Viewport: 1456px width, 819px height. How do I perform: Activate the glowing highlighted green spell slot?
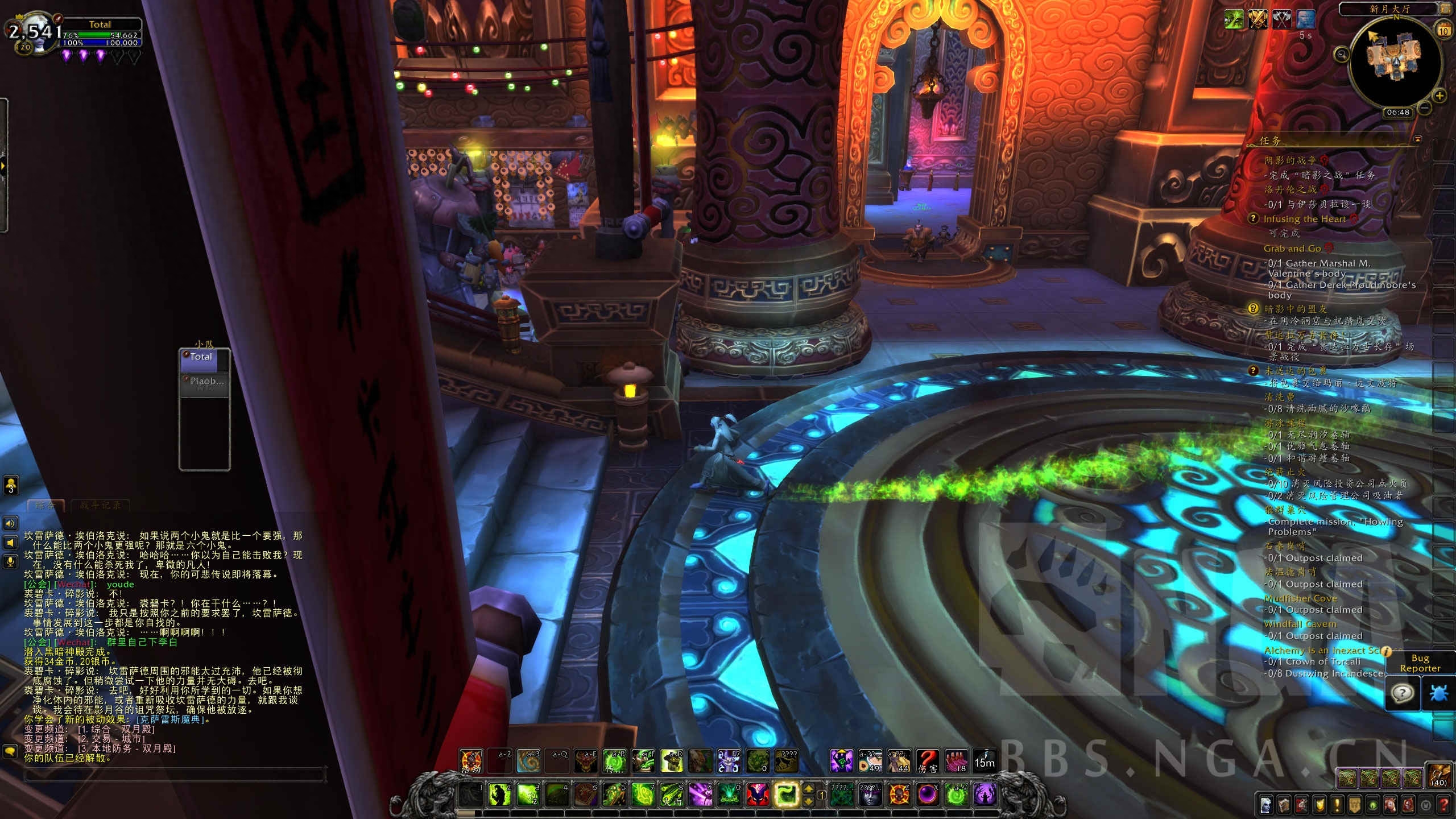click(x=787, y=795)
